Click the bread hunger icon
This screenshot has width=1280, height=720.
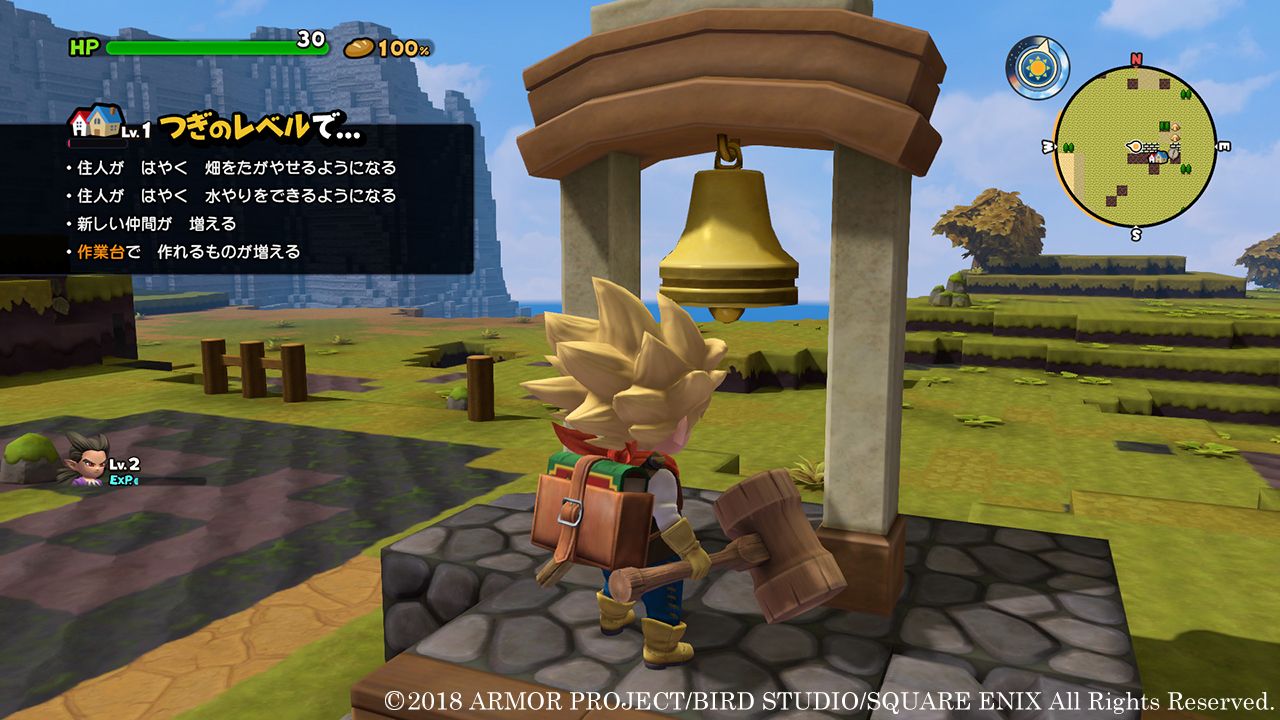[x=359, y=47]
